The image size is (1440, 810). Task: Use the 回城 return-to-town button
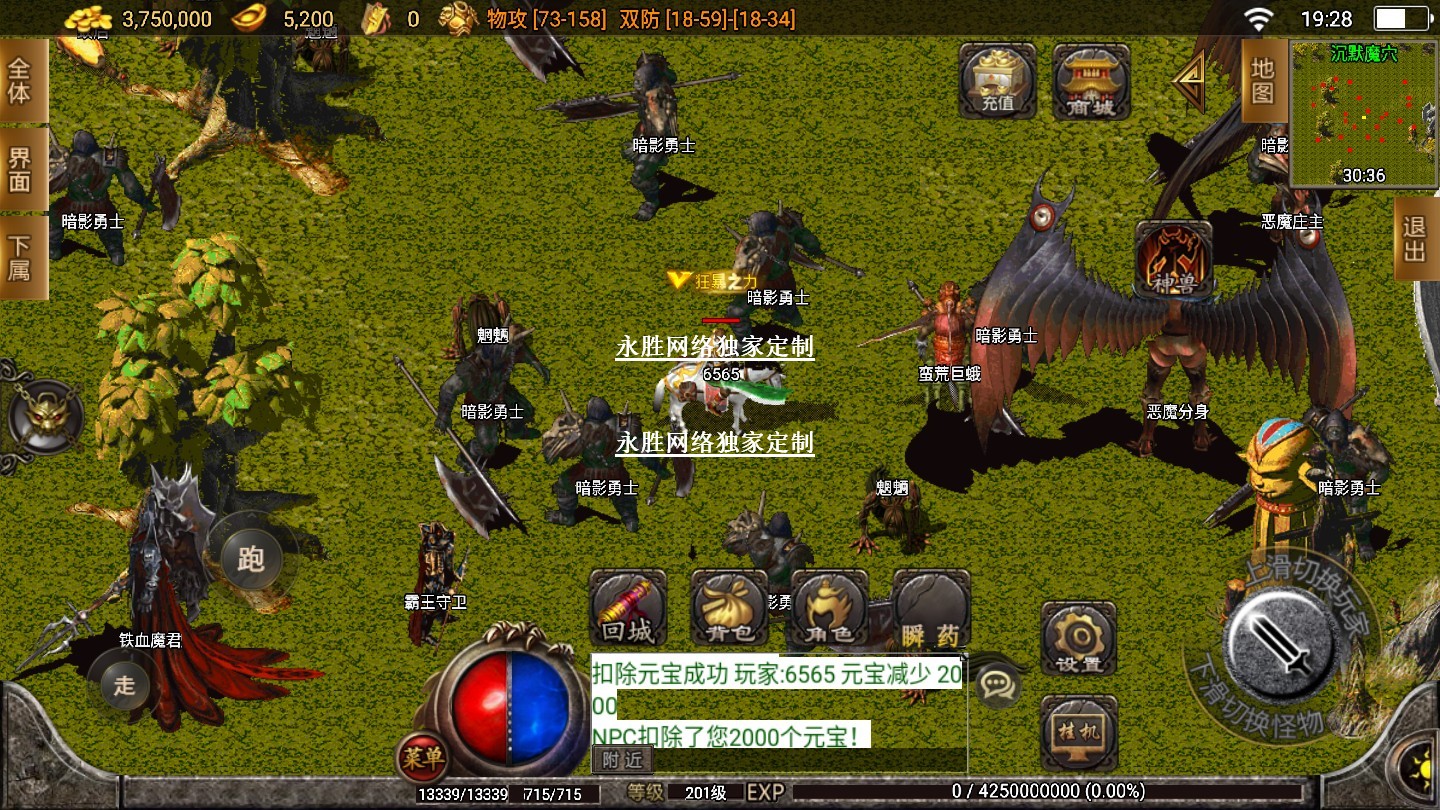(628, 608)
